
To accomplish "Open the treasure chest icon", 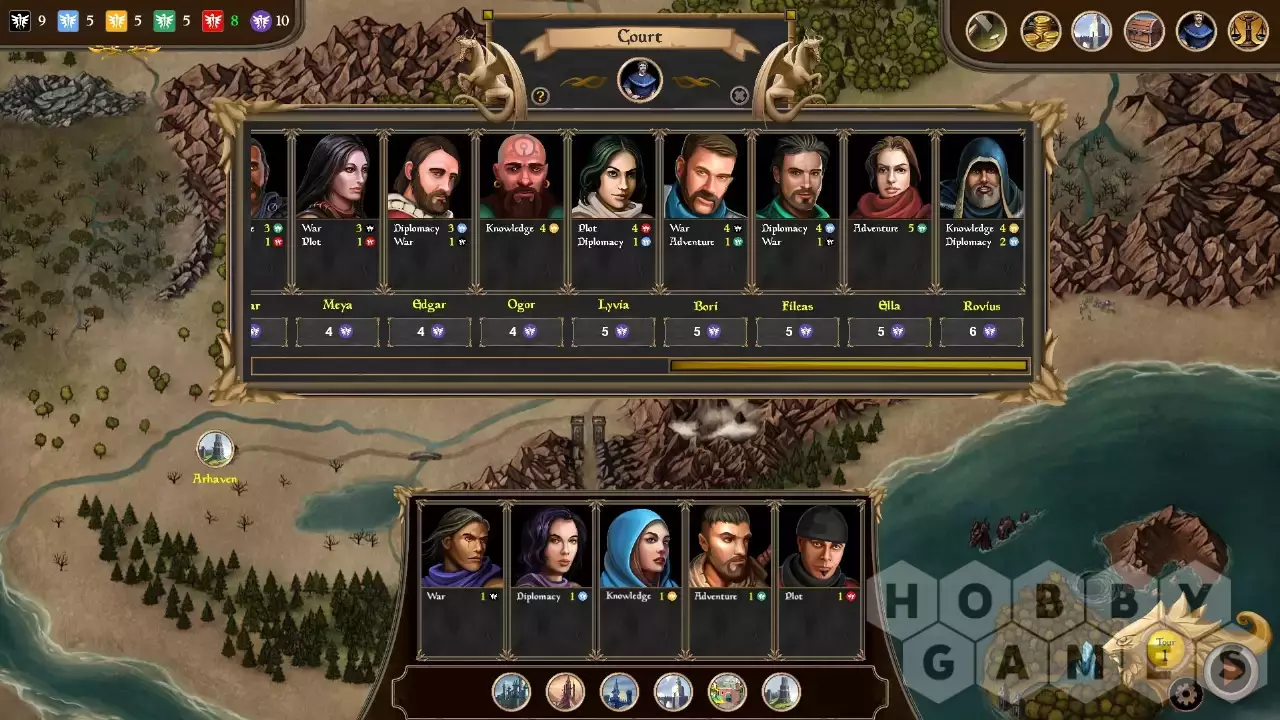I will [x=1144, y=31].
